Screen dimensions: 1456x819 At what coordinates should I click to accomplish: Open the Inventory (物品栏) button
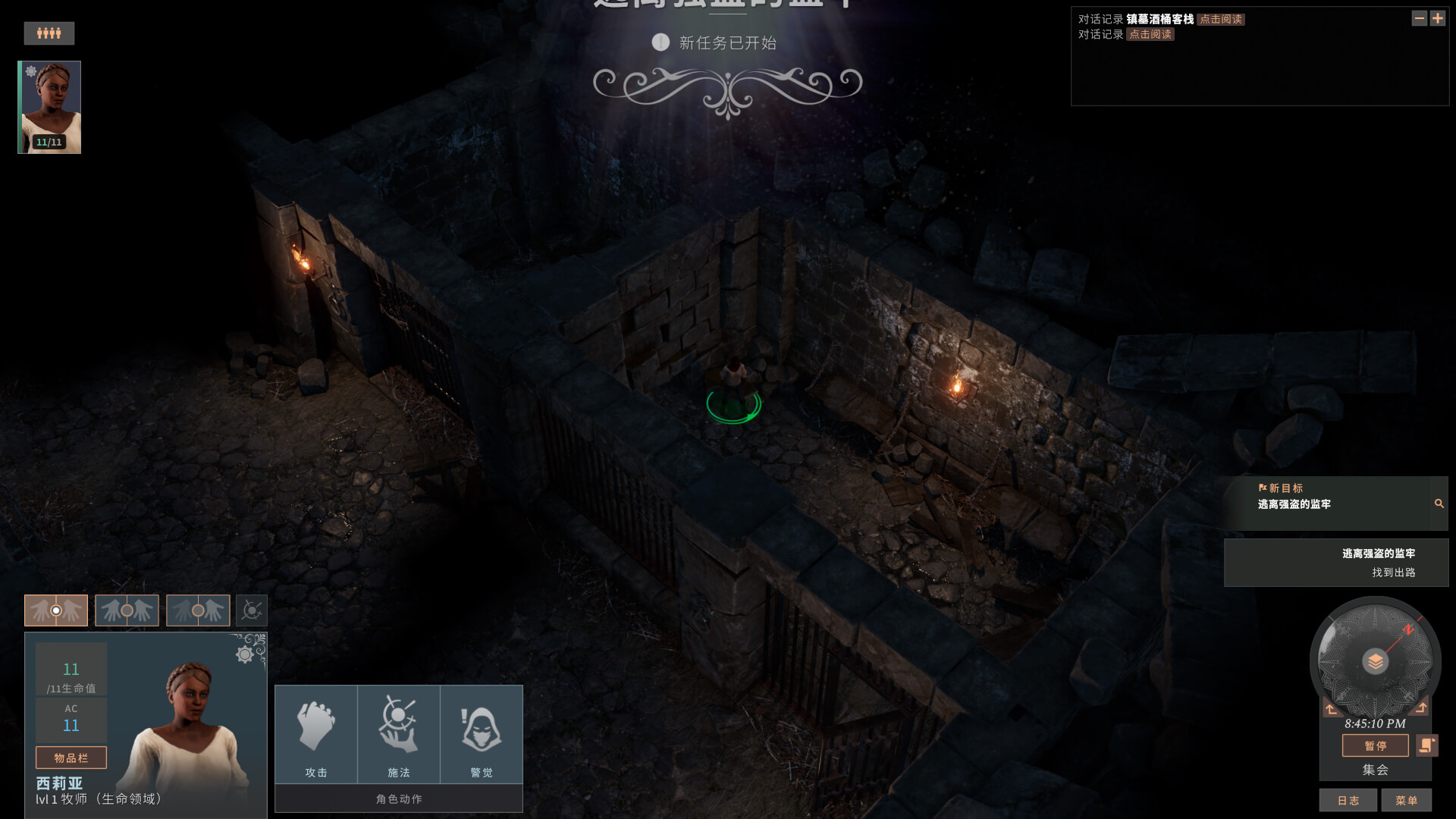point(71,758)
